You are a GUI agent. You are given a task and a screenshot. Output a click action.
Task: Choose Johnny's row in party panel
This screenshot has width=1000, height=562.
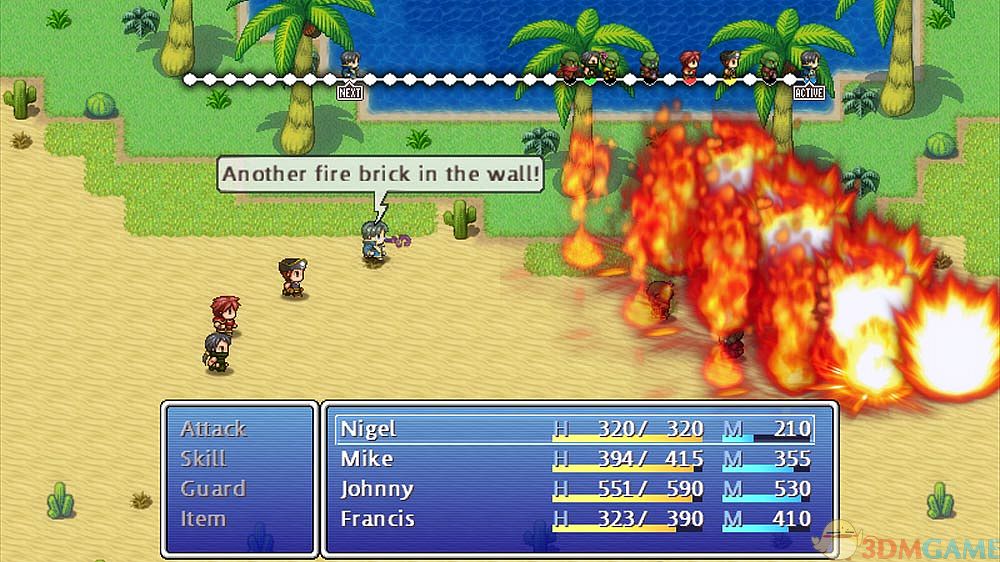coord(575,489)
